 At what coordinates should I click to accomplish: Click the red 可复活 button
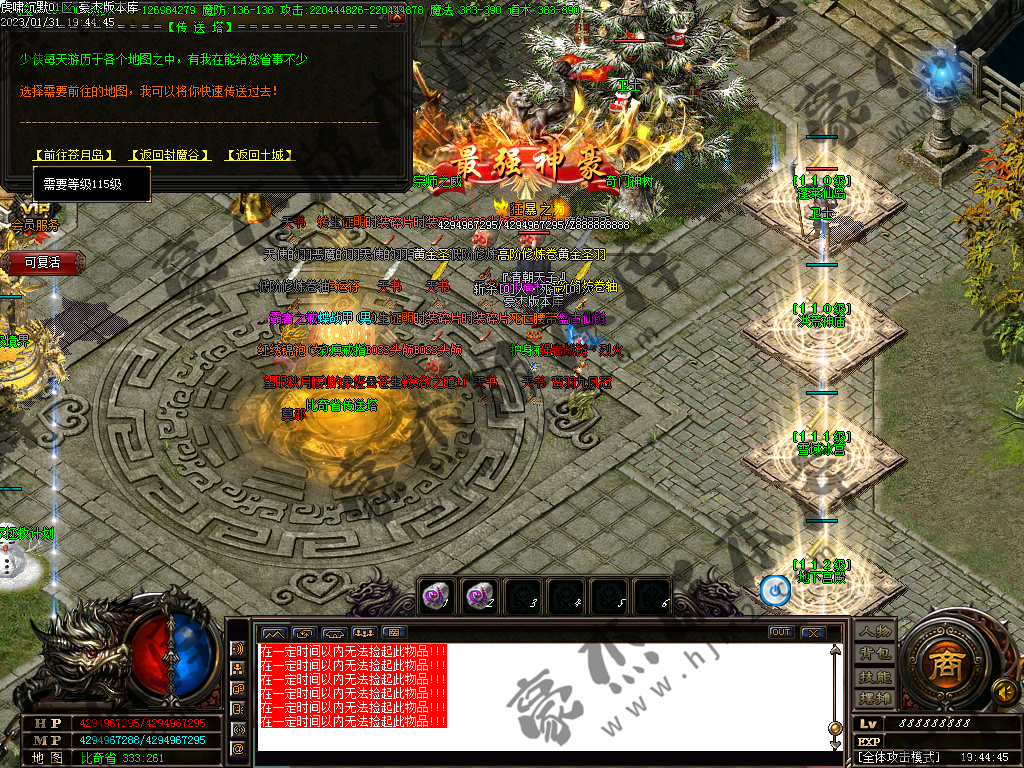tap(42, 262)
